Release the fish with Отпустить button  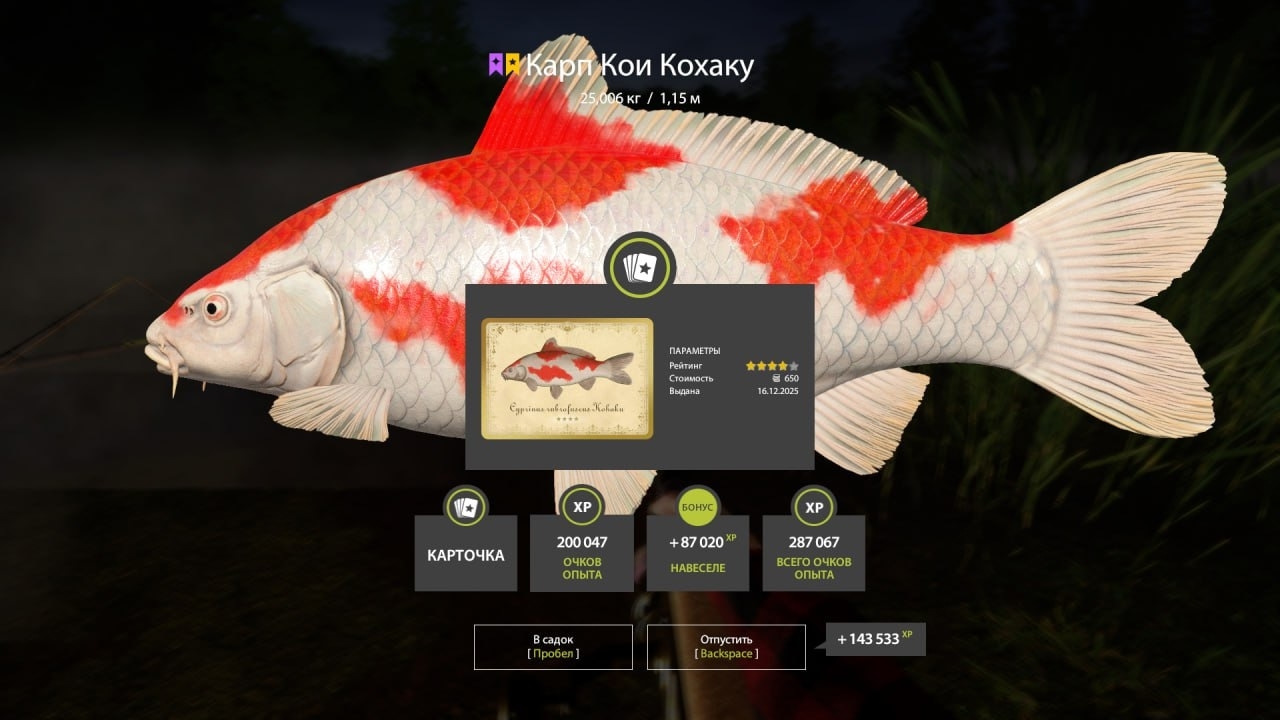point(726,646)
